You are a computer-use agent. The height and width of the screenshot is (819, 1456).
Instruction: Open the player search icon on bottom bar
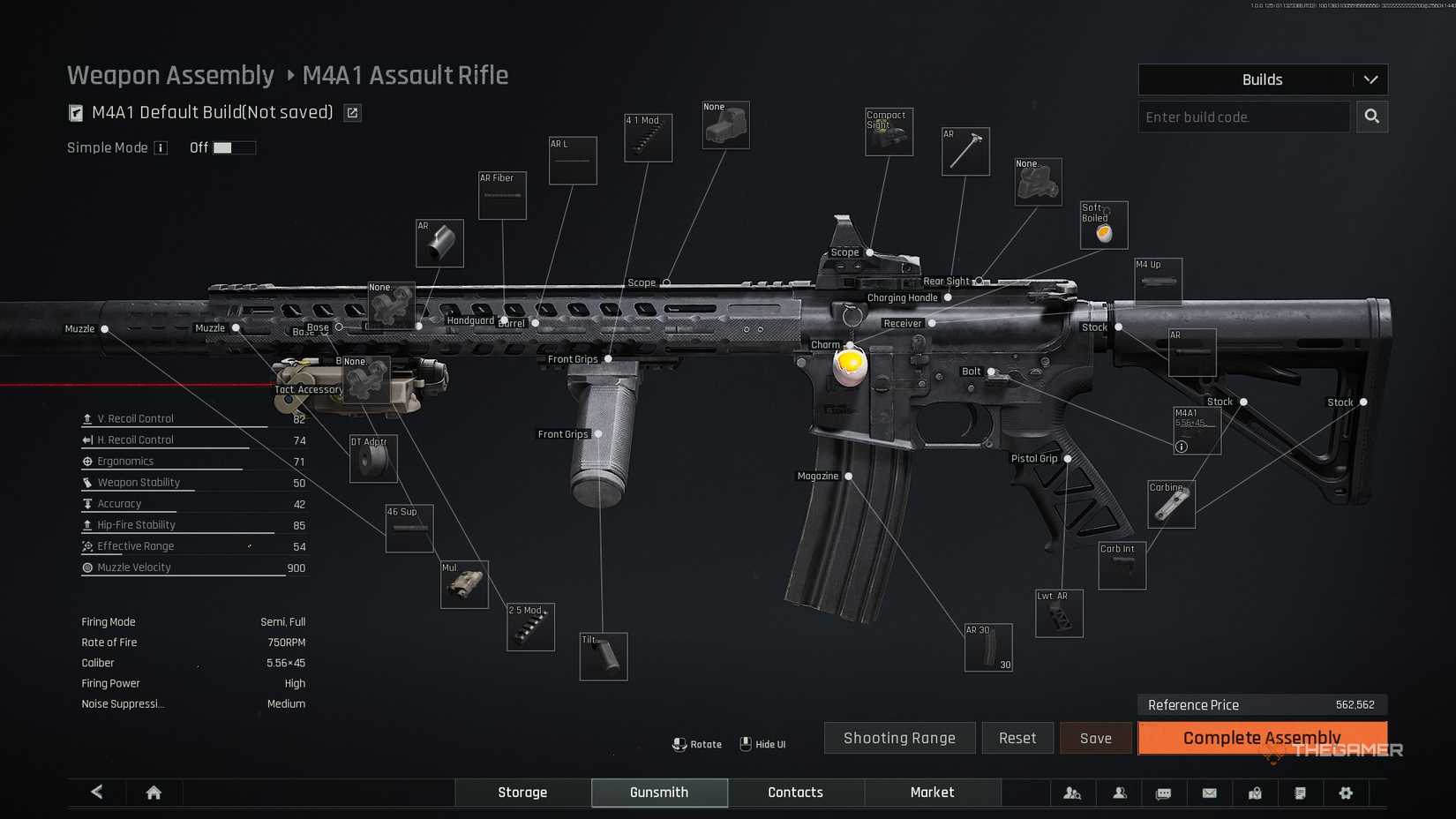tap(1073, 793)
